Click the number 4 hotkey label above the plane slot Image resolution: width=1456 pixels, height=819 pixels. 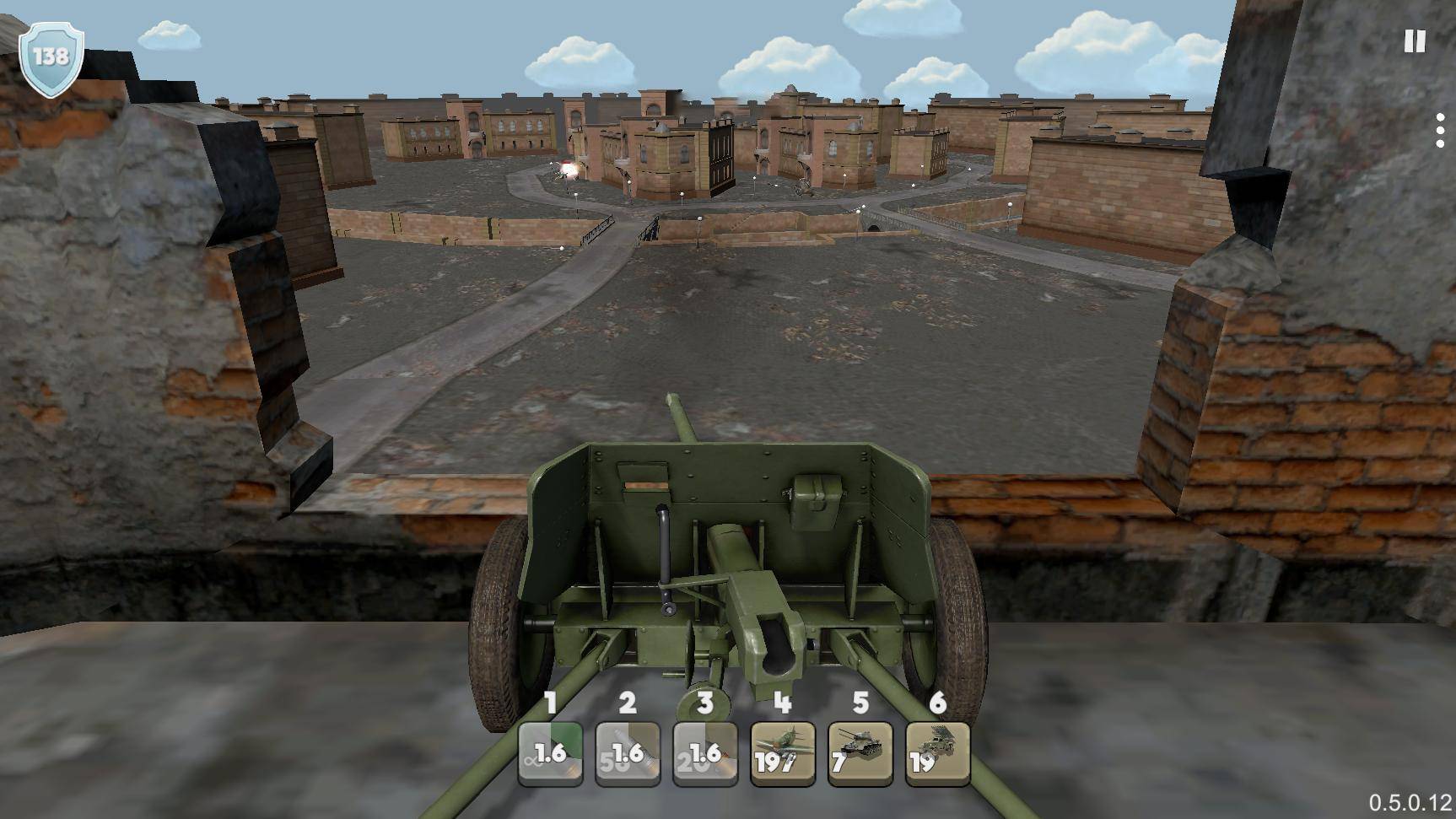(781, 703)
